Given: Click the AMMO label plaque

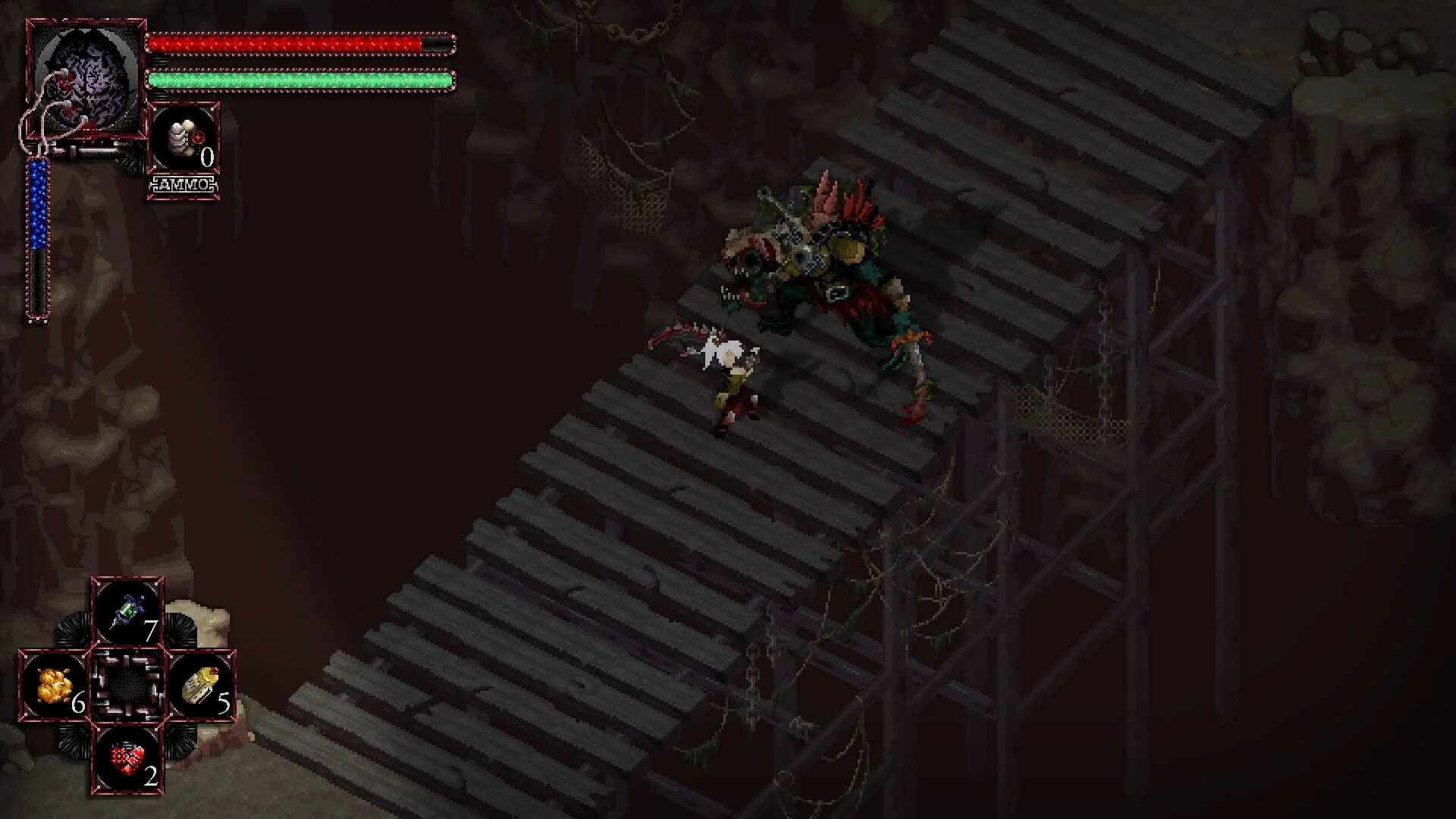Looking at the screenshot, I should pyautogui.click(x=182, y=182).
